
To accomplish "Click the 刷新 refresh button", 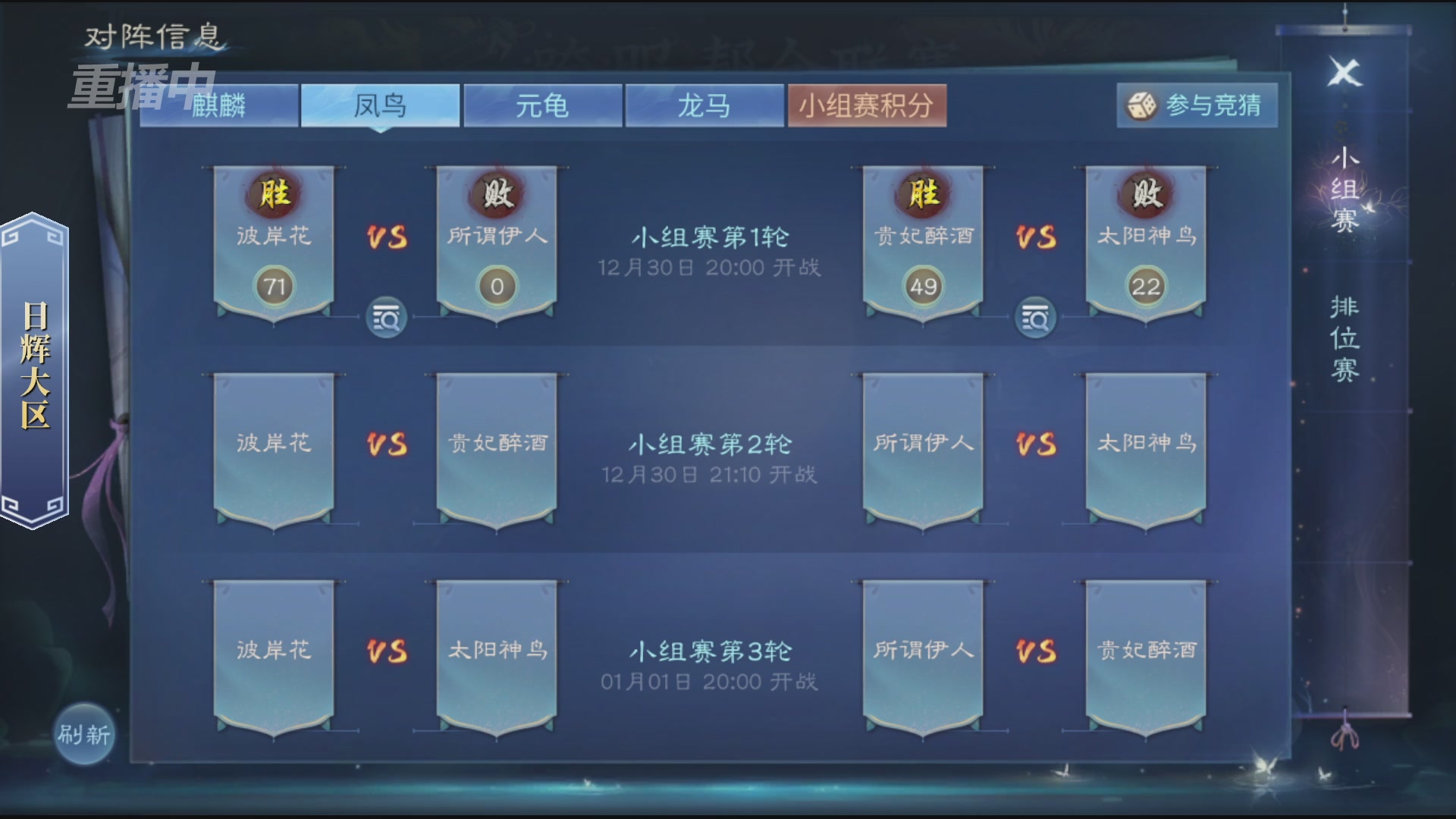I will (x=83, y=734).
